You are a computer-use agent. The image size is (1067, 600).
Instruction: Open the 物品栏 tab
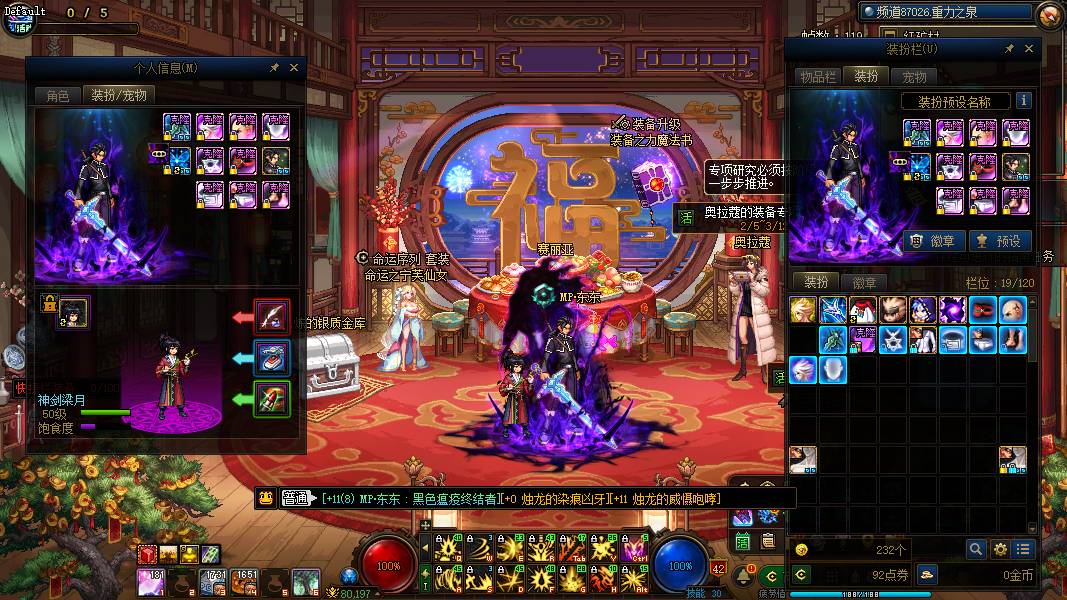[x=816, y=77]
